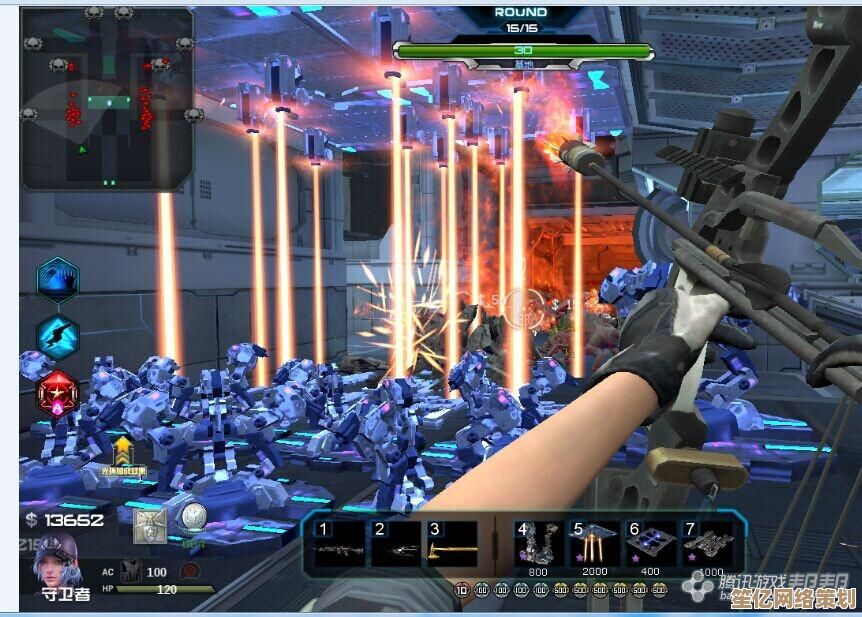Click the yellow upgrade arrow icon

(123, 450)
